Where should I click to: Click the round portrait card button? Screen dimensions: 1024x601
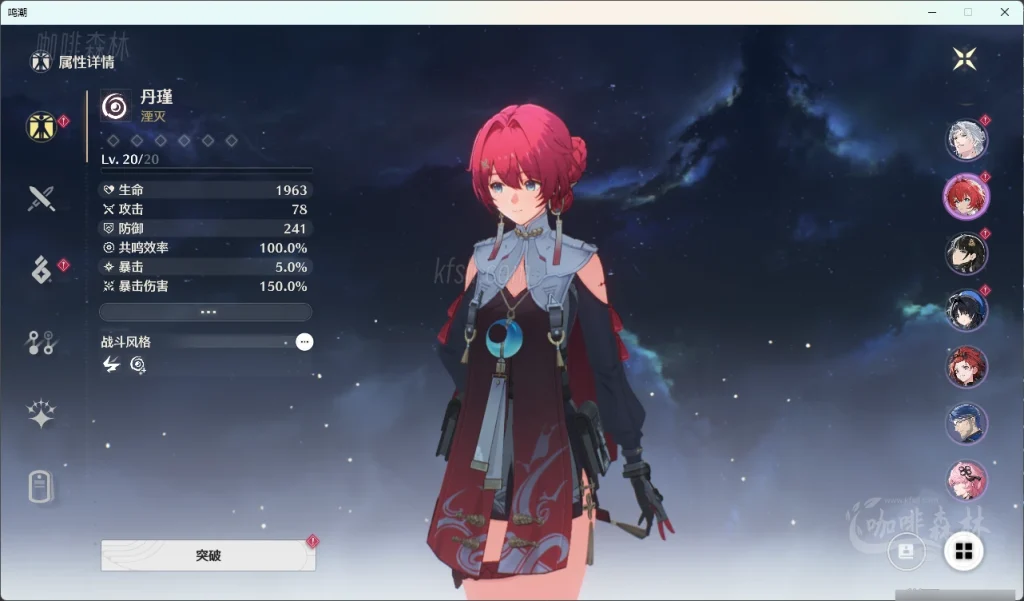tap(906, 551)
